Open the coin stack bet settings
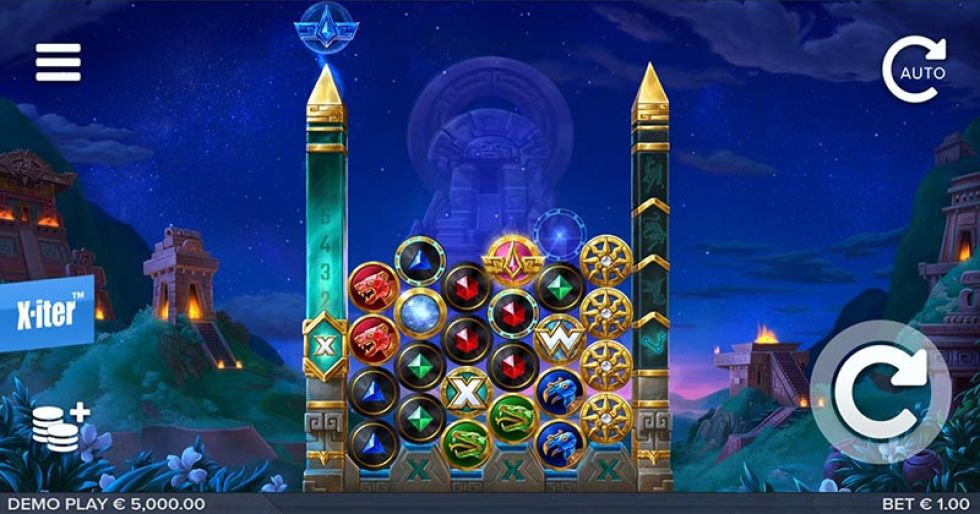This screenshot has width=980, height=514. click(x=60, y=426)
